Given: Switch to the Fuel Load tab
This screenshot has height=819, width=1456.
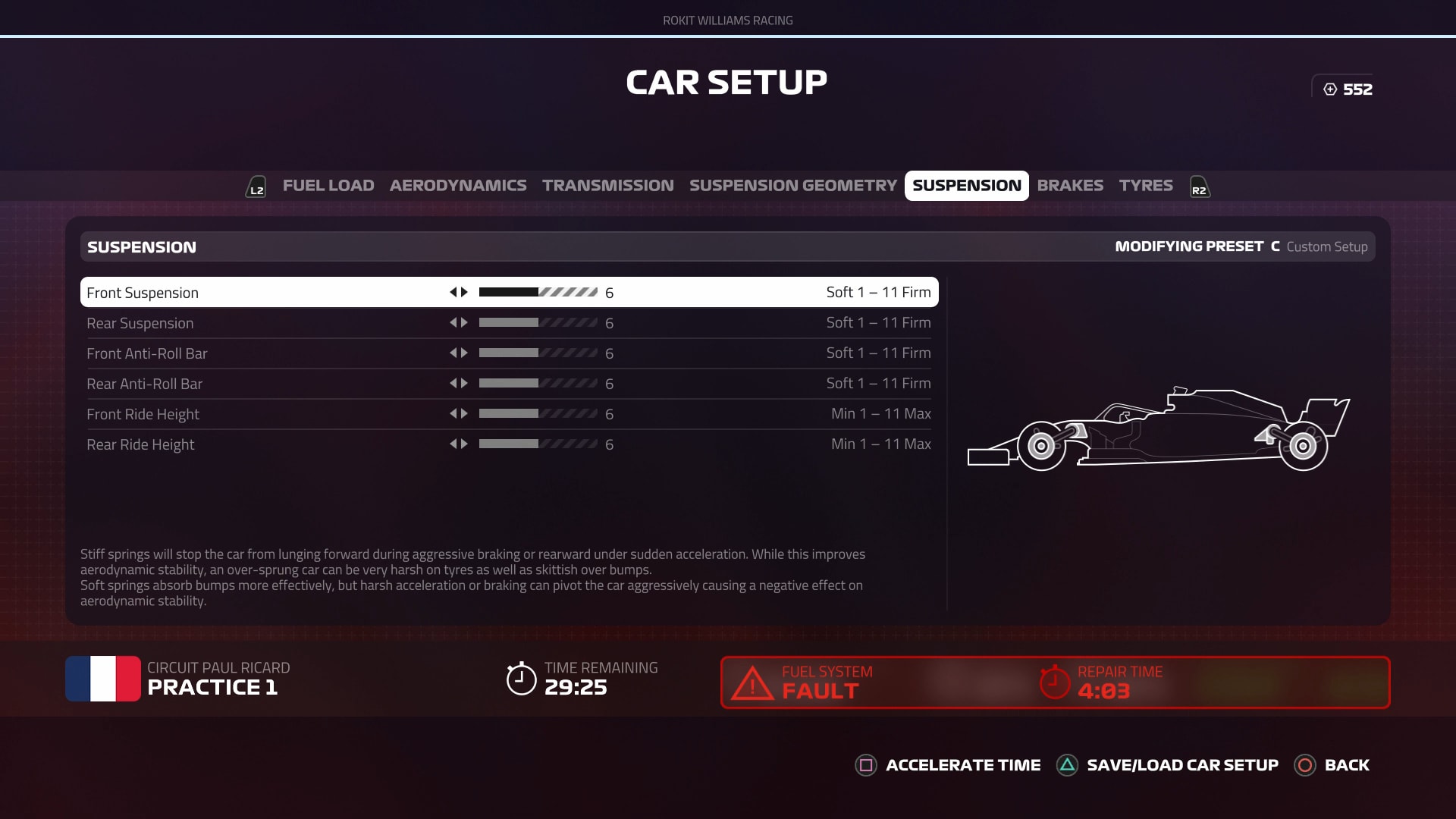Looking at the screenshot, I should 328,186.
